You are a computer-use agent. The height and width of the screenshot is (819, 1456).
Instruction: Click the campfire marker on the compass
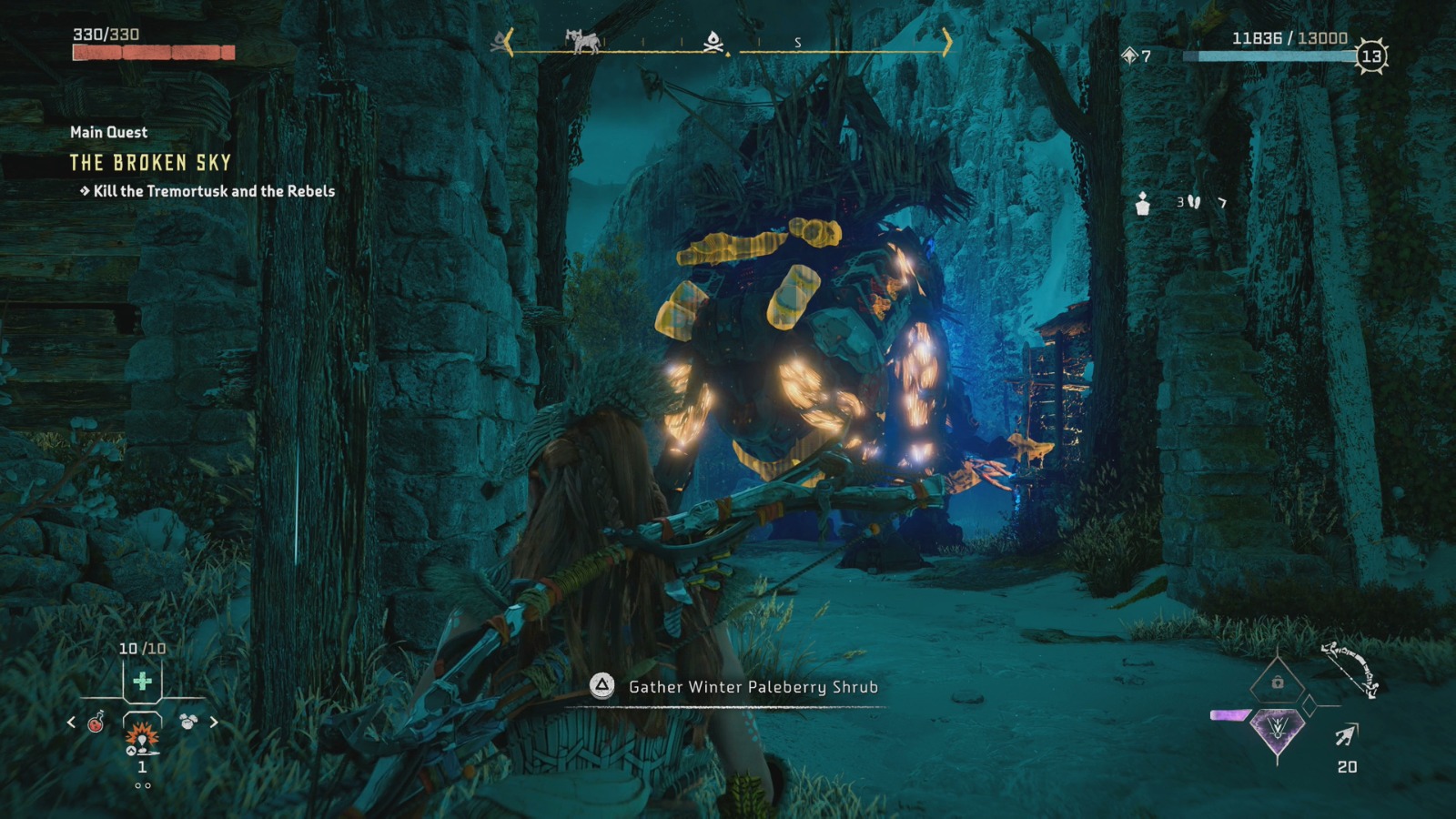[x=714, y=41]
